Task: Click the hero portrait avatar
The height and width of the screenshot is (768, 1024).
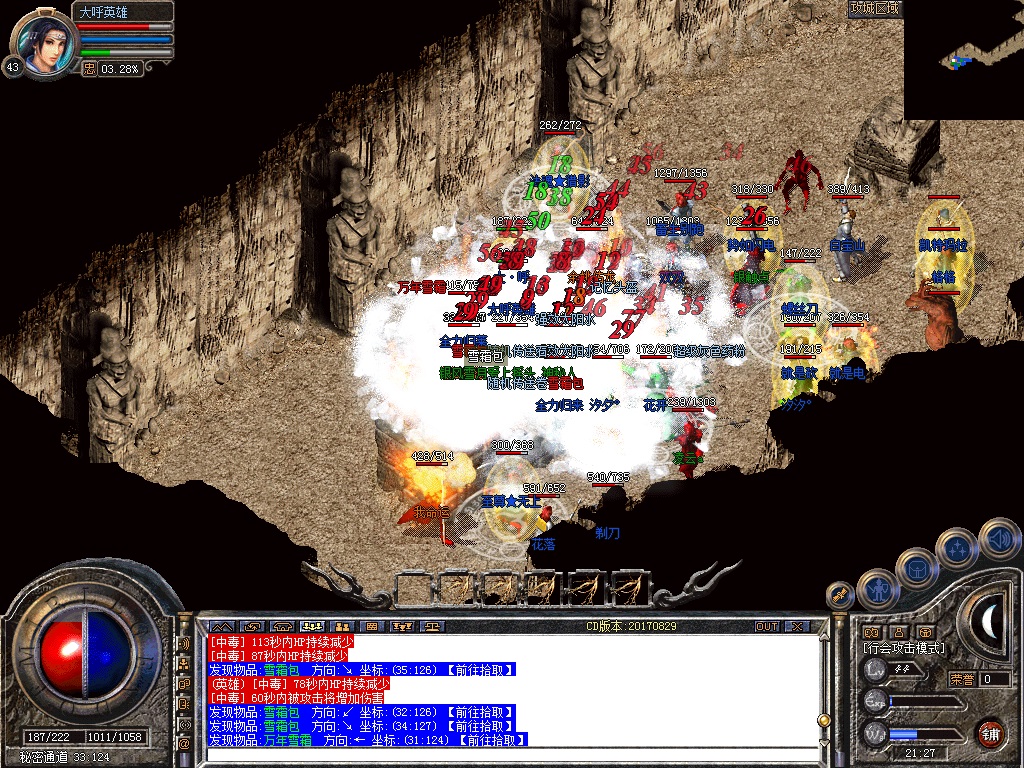Action: coord(43,42)
